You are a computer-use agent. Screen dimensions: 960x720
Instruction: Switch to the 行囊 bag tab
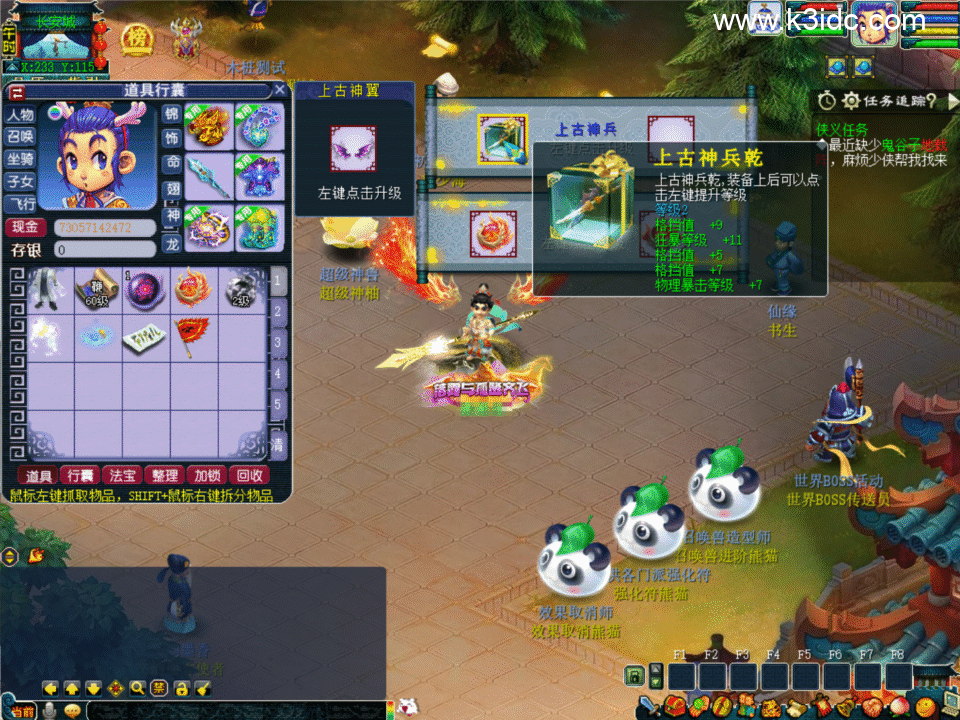(x=78, y=476)
